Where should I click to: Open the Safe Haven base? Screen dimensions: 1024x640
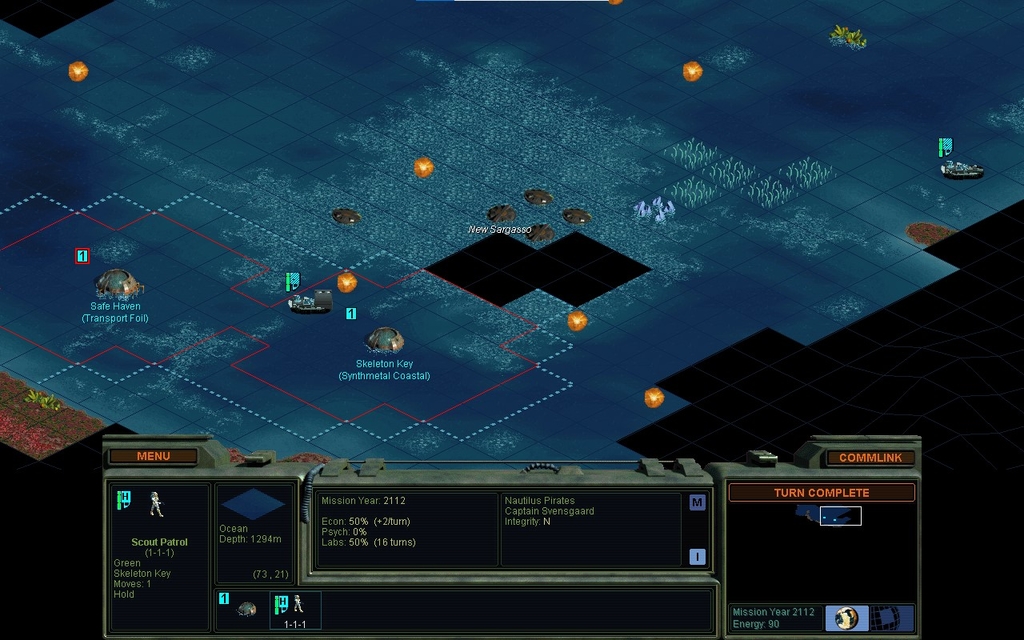coord(117,283)
